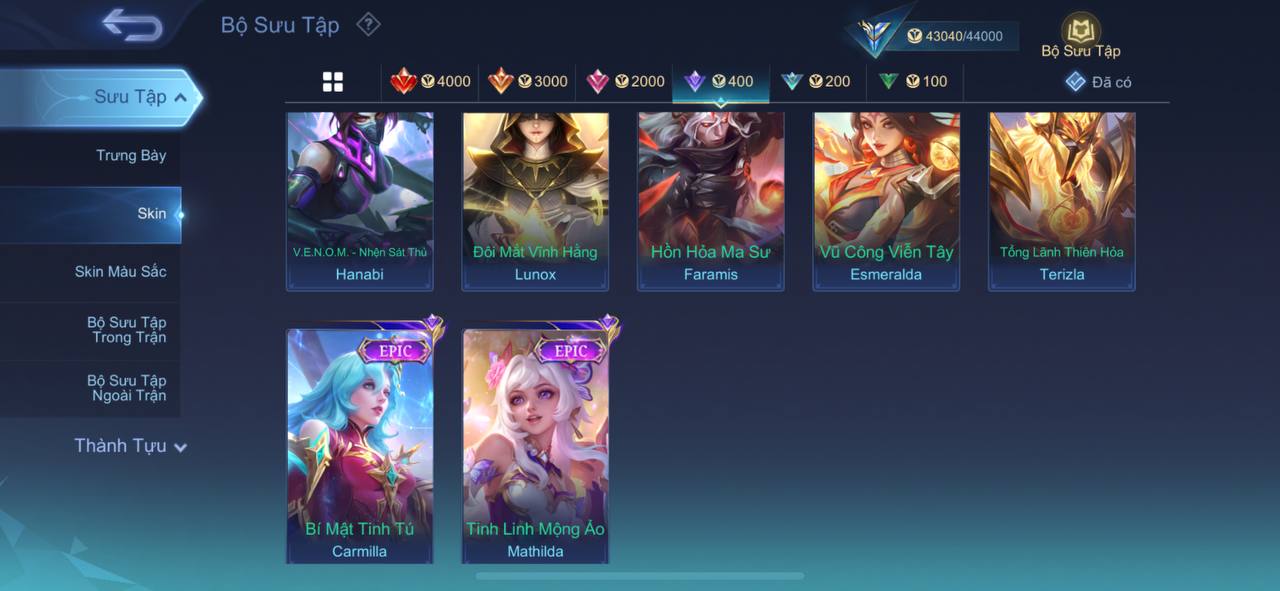Open the Trưng Bày menu entry
Screen dimensions: 1280x591
tap(131, 155)
